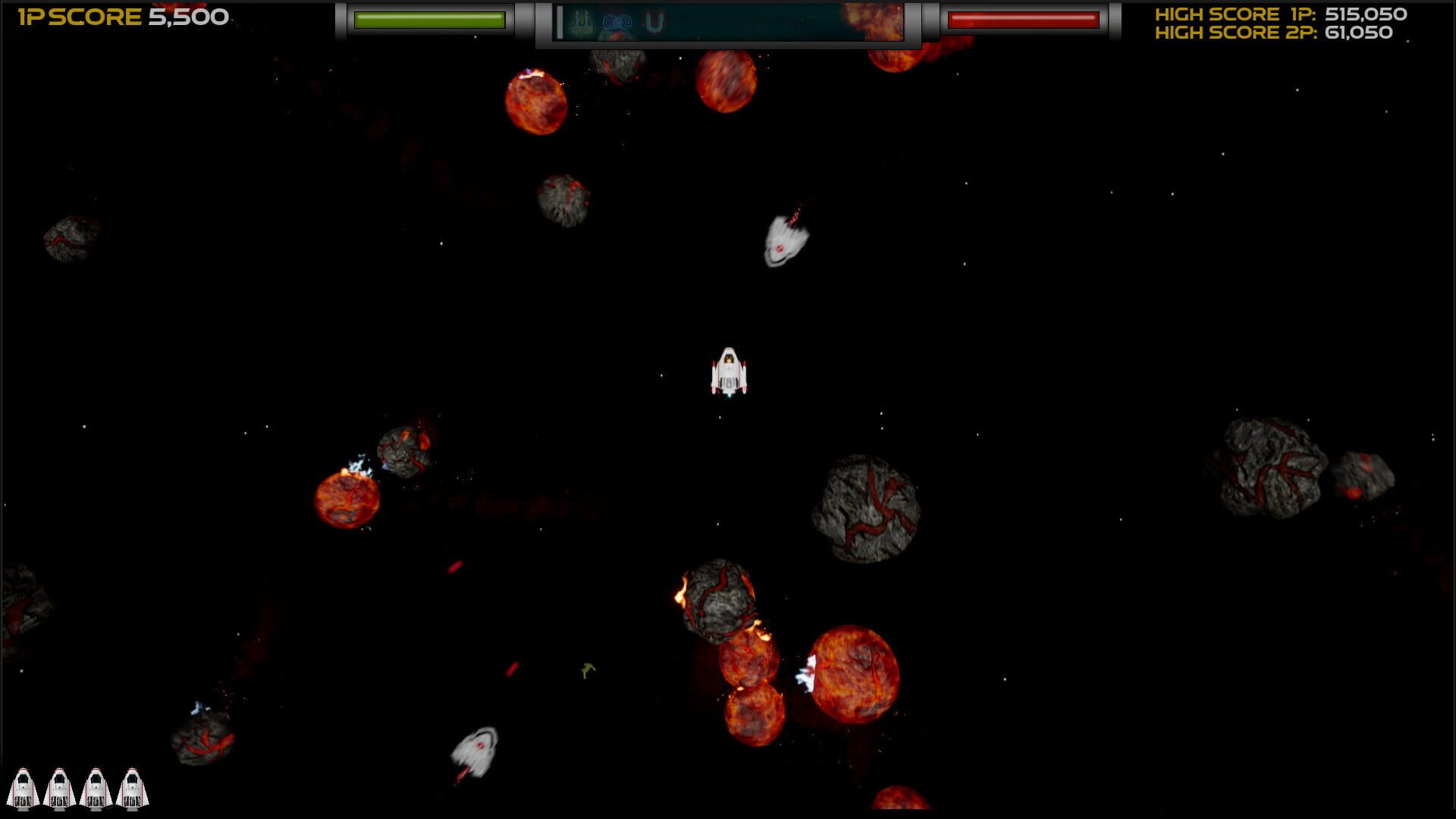Viewport: 1456px width, 819px height.
Task: Click the second life capsule icon
Action: [x=61, y=789]
